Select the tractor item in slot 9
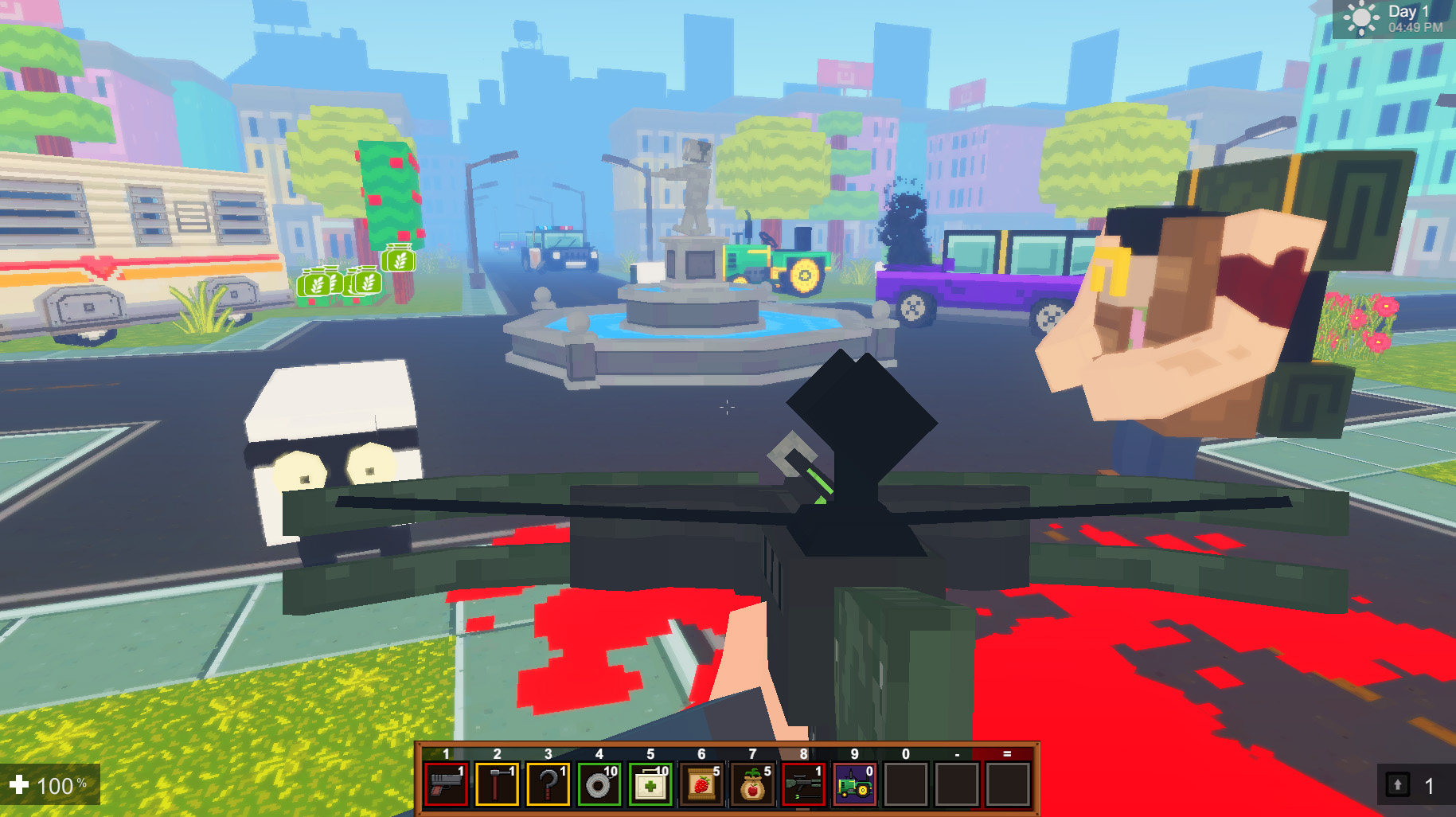This screenshot has width=1456, height=817. coord(855,784)
